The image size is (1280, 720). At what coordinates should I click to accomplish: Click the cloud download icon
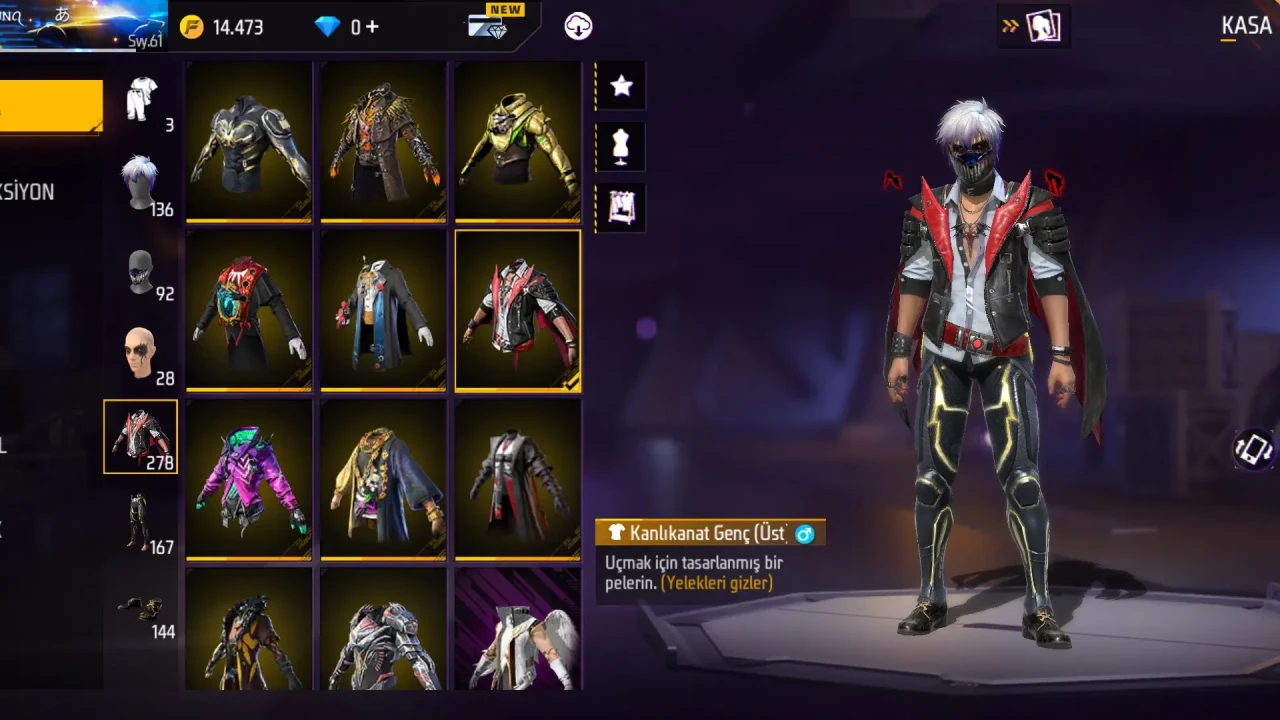[x=578, y=26]
